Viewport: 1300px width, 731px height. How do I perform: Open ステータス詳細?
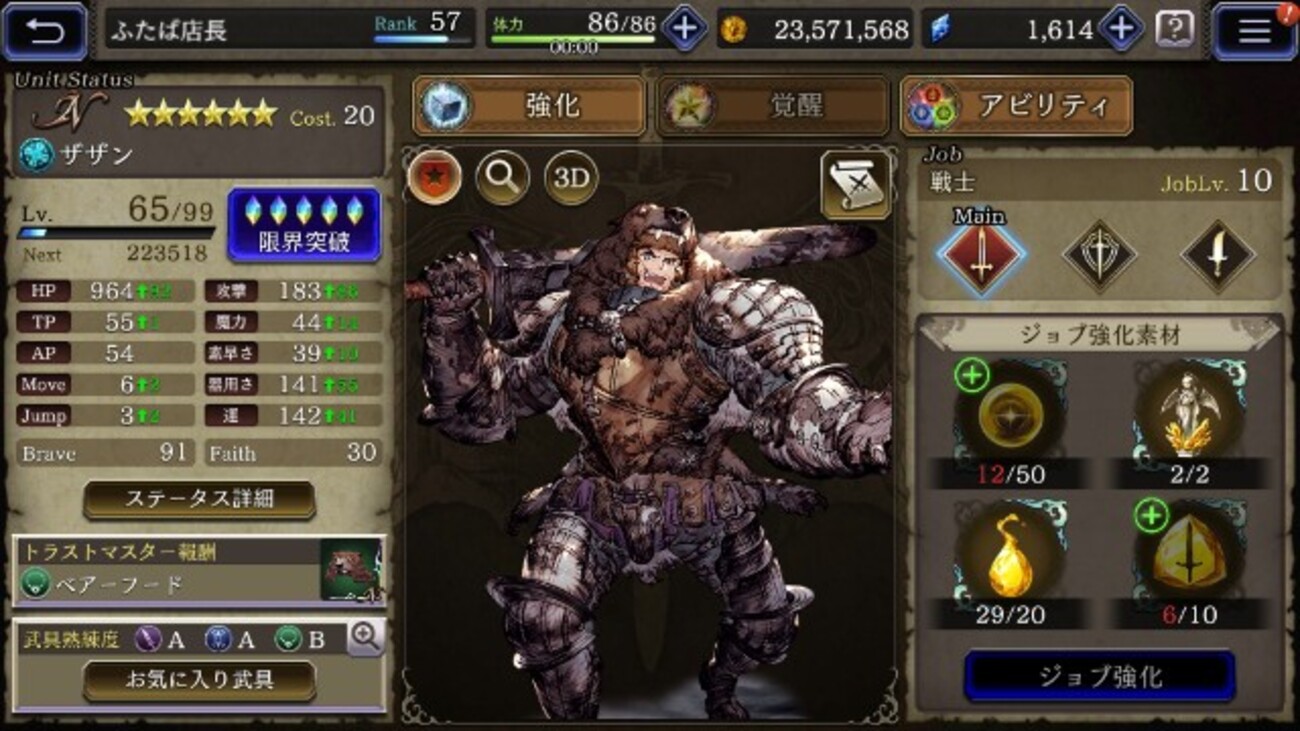click(197, 498)
